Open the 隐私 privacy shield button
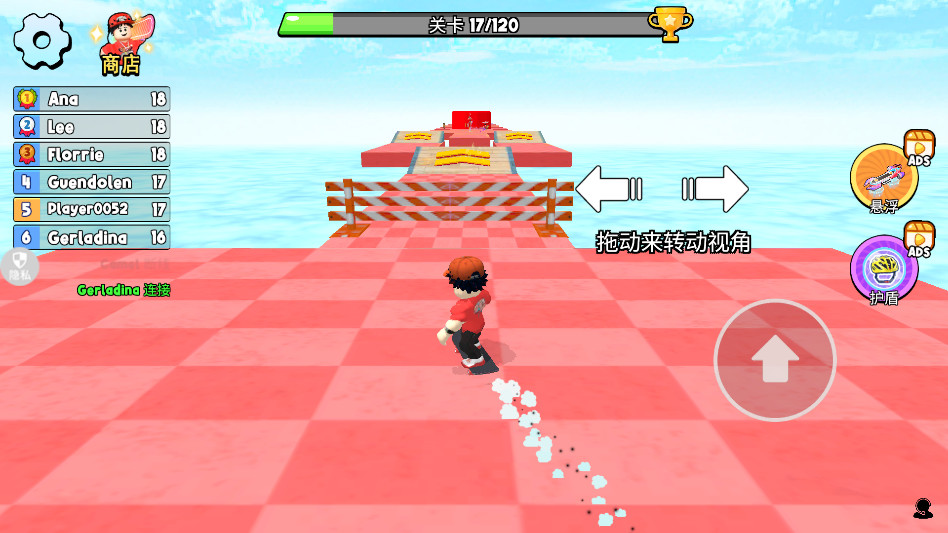 click(19, 266)
